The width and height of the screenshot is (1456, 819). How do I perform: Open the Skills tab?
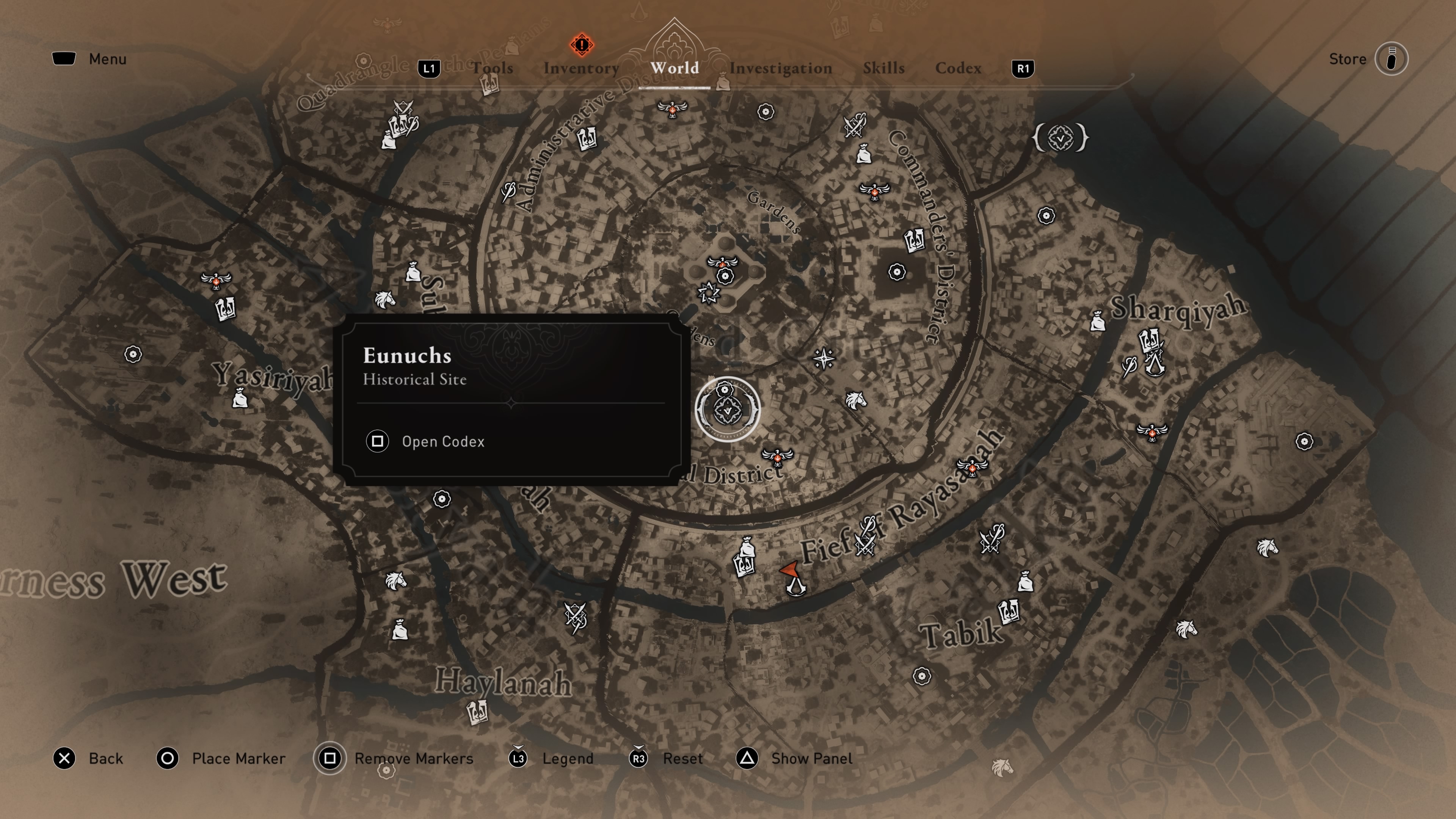883,68
